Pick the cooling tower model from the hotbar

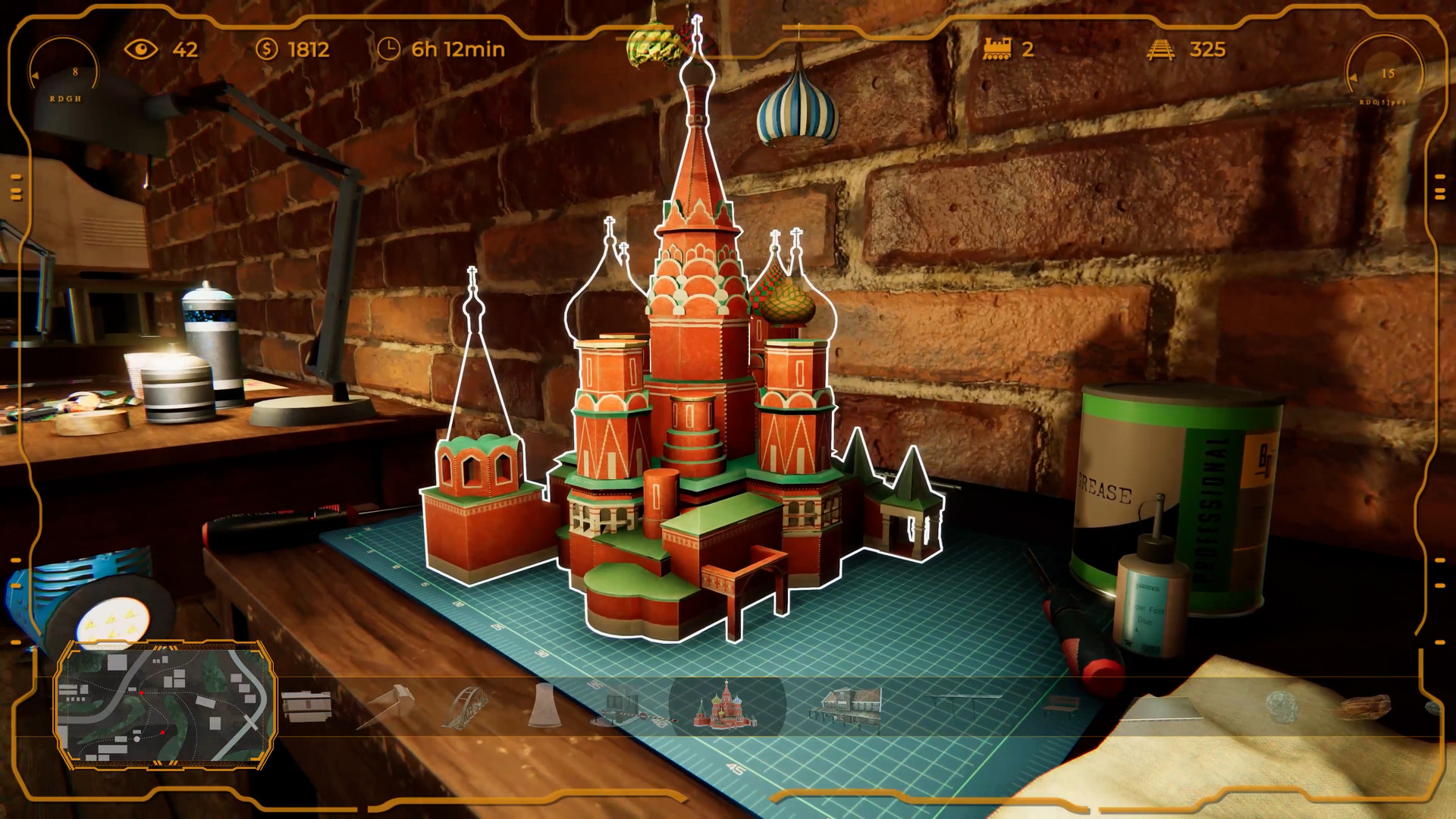pos(546,705)
